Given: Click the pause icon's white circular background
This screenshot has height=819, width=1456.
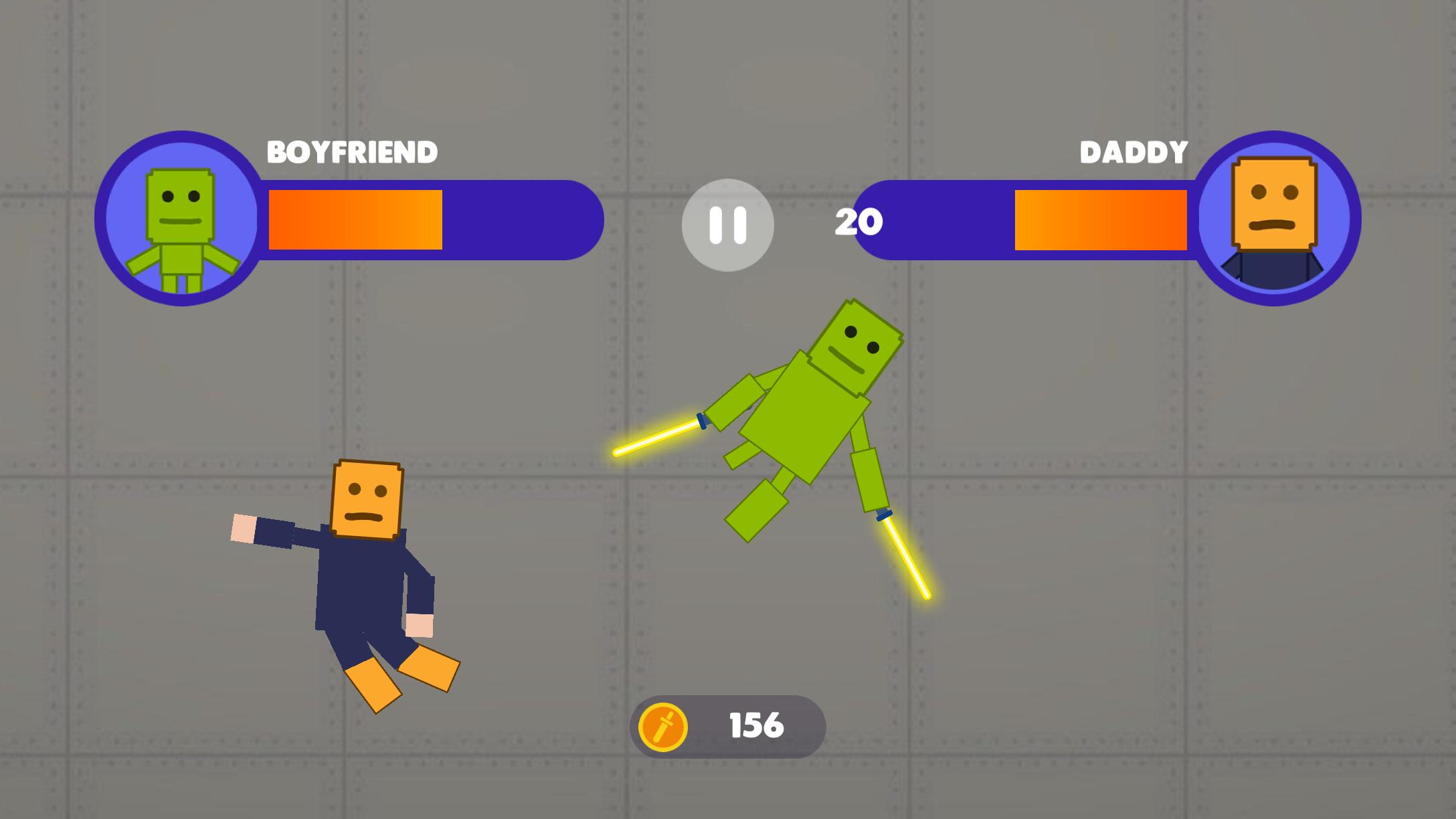Looking at the screenshot, I should (727, 226).
